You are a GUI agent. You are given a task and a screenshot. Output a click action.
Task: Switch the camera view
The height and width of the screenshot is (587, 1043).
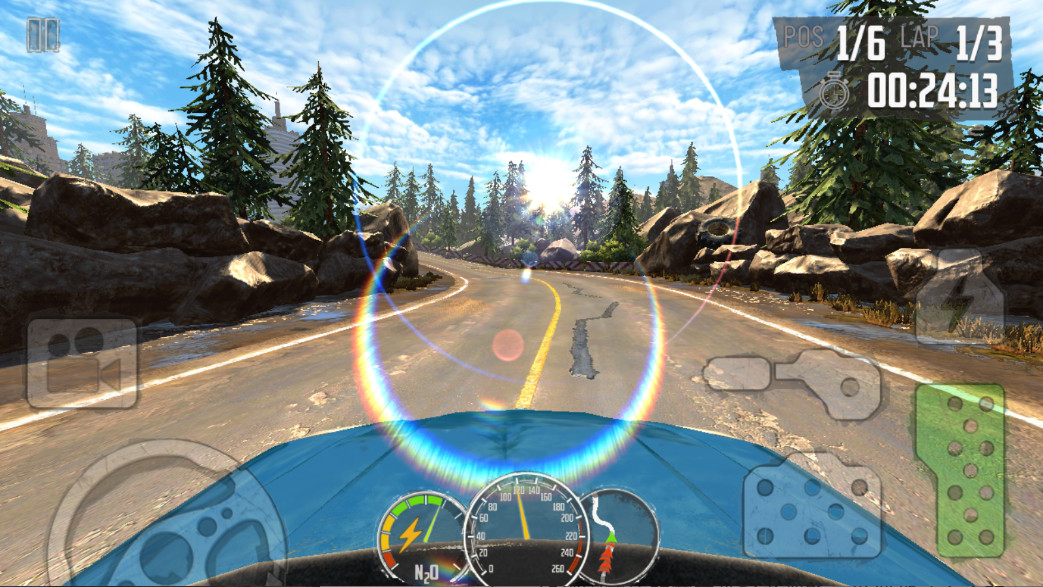click(x=82, y=363)
